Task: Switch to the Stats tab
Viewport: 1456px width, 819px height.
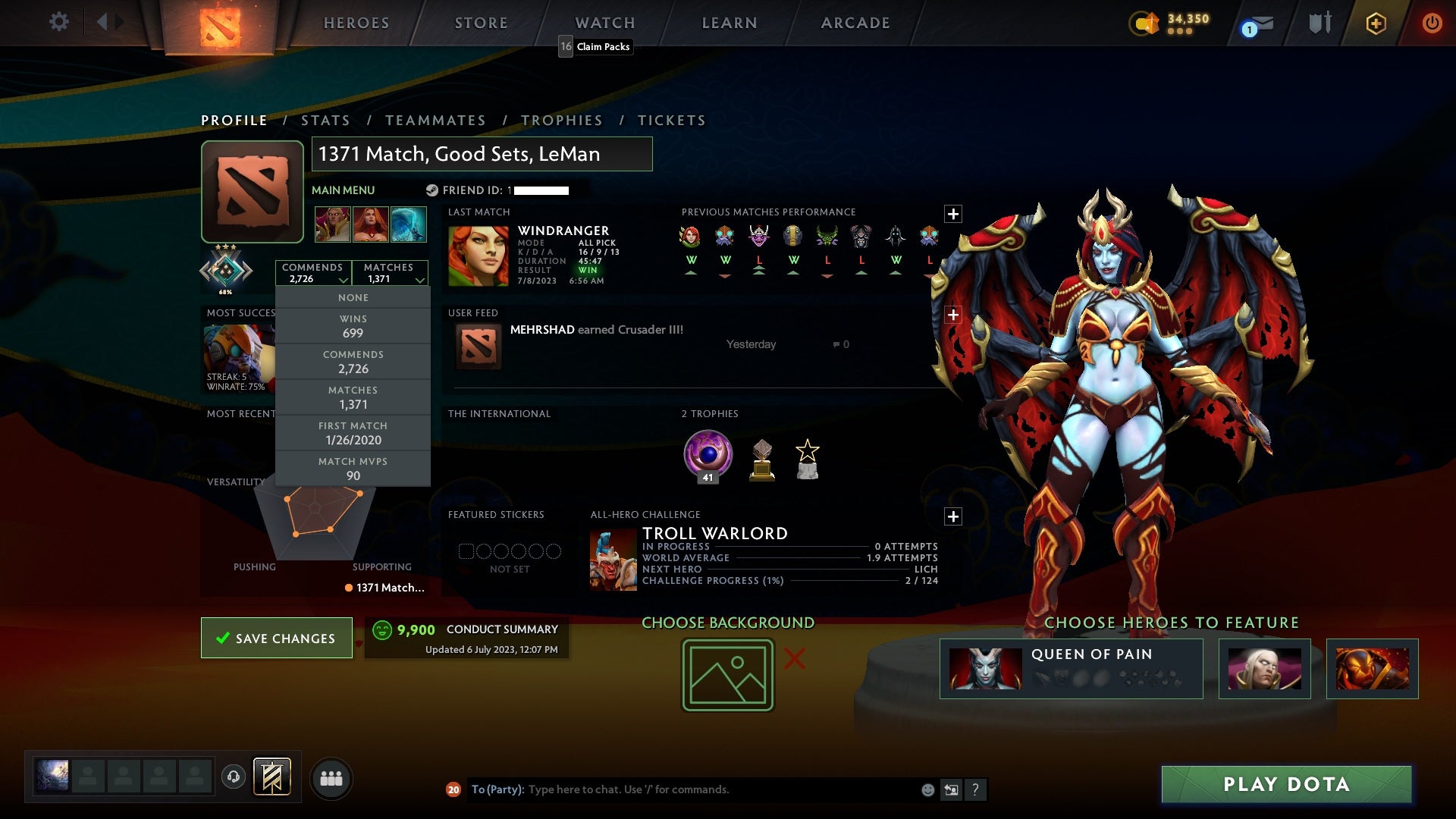Action: [x=325, y=120]
